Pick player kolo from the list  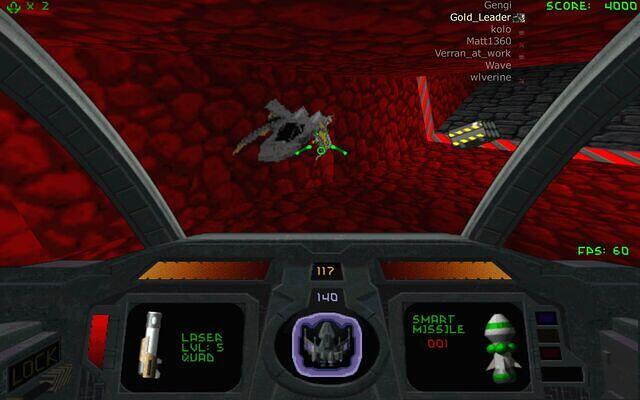498,30
